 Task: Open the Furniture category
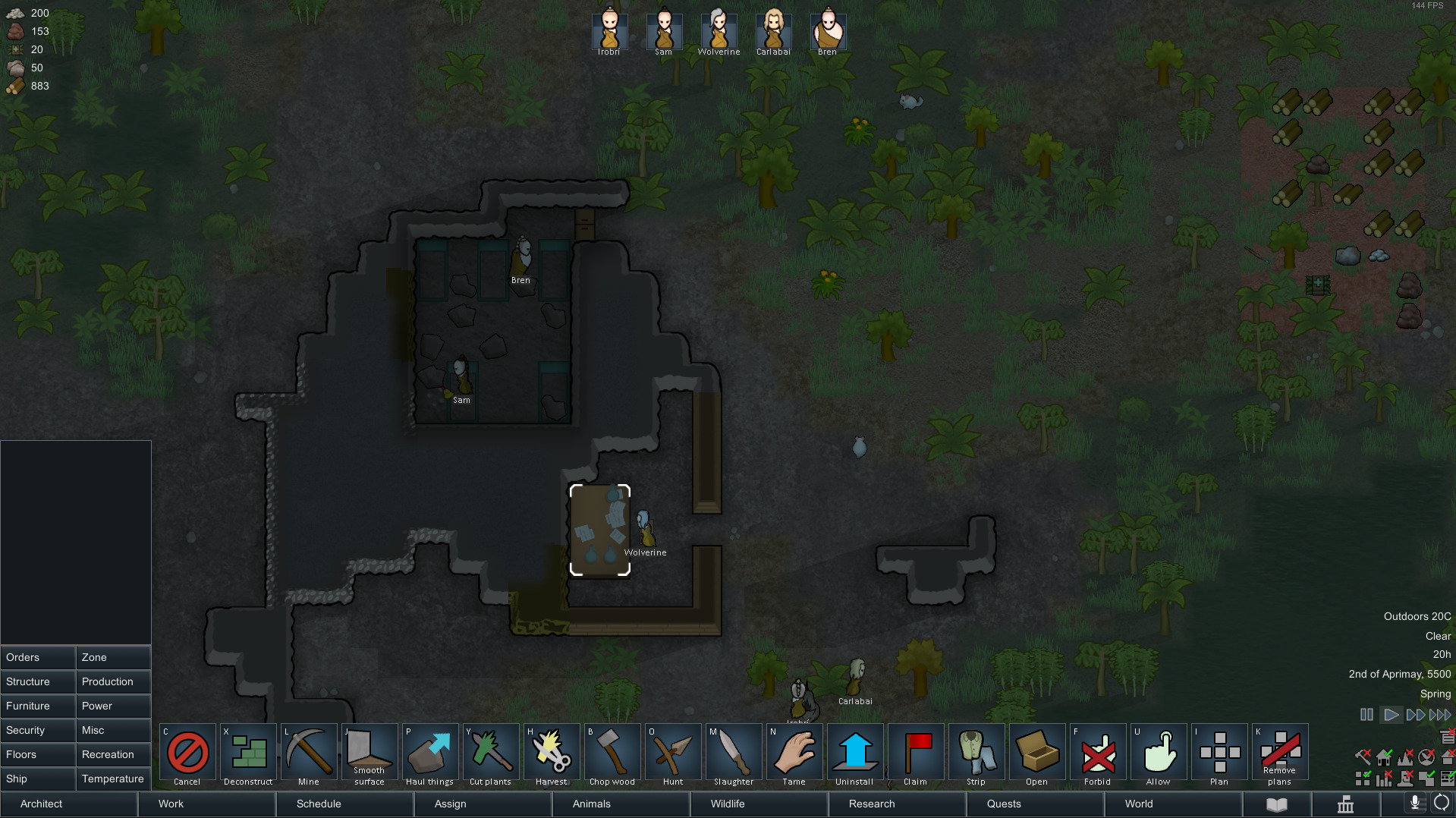tap(38, 706)
